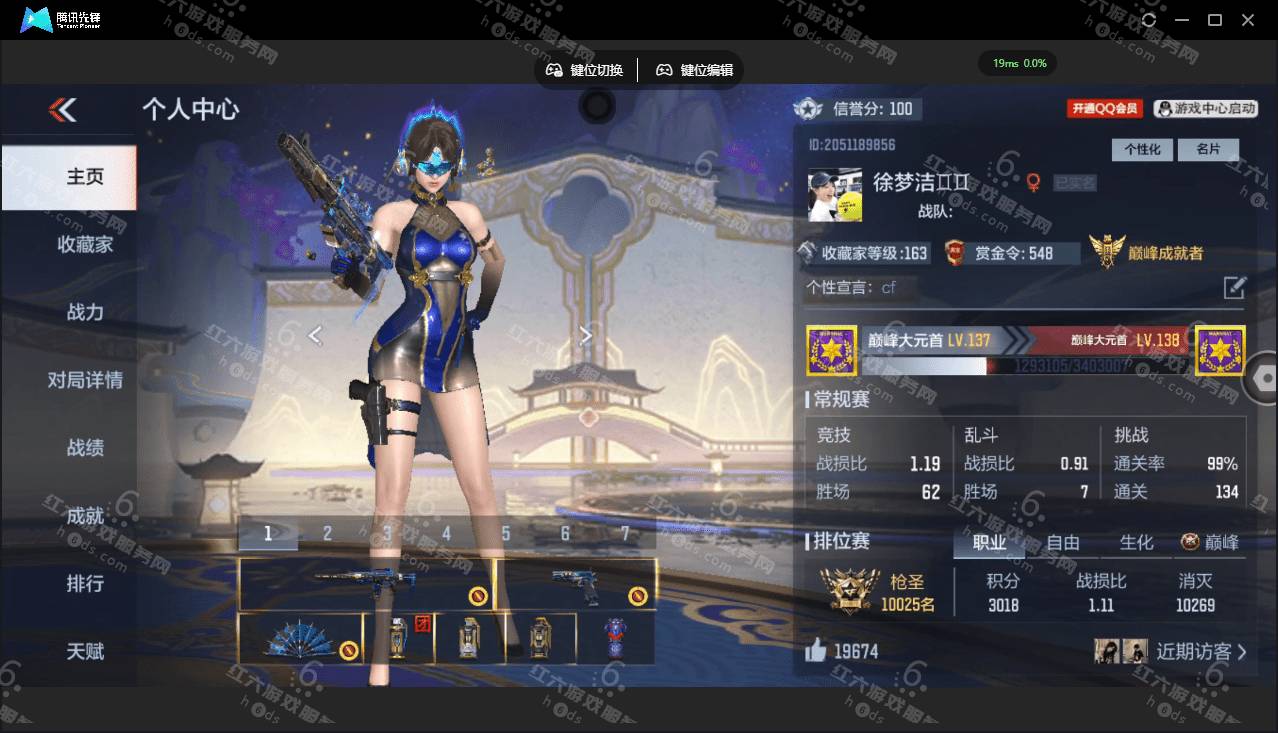Show the 排行 rankings page
This screenshot has width=1278, height=733.
[x=85, y=583]
